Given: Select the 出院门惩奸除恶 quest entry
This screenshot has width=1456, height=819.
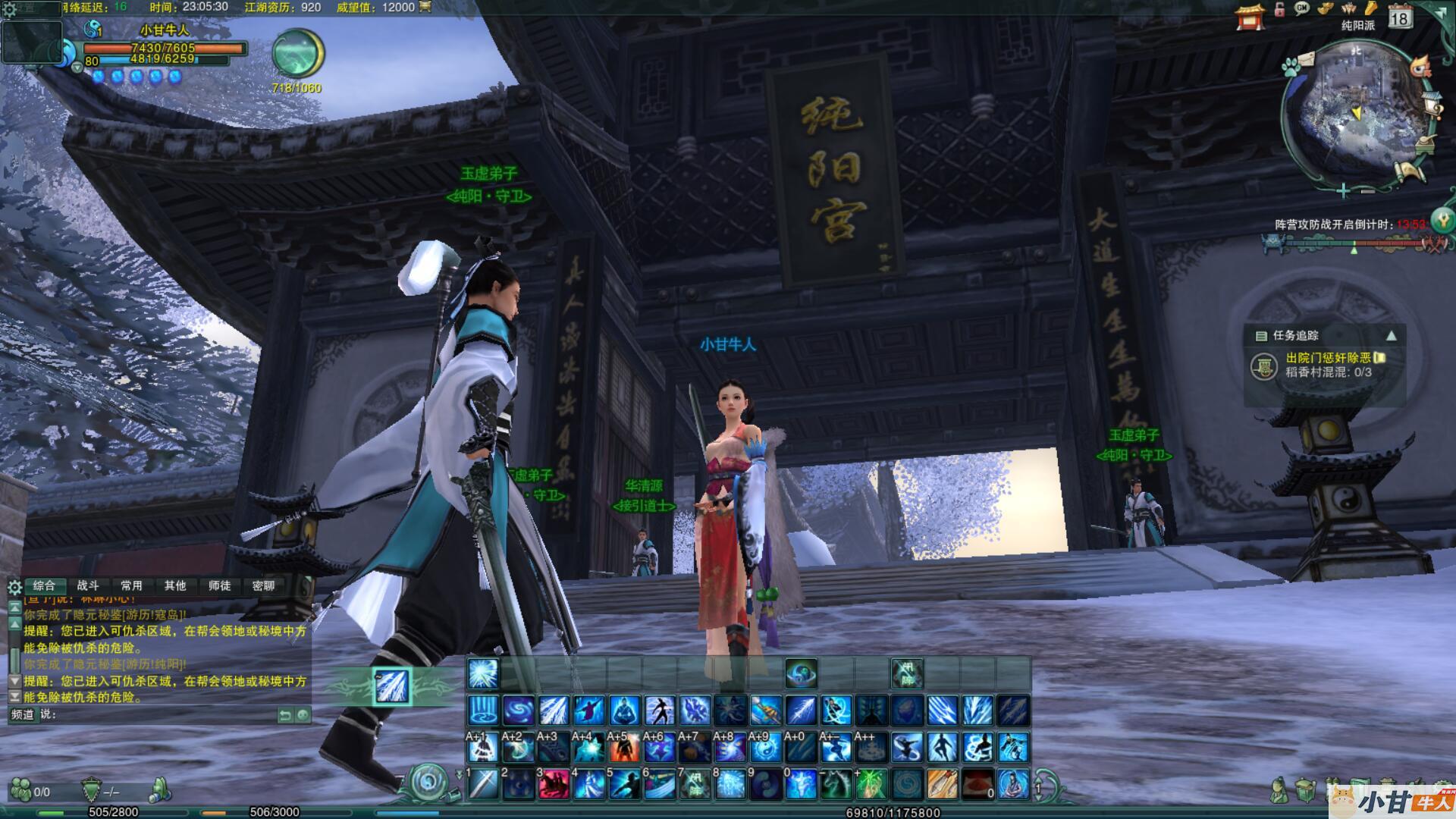Looking at the screenshot, I should [x=1329, y=358].
